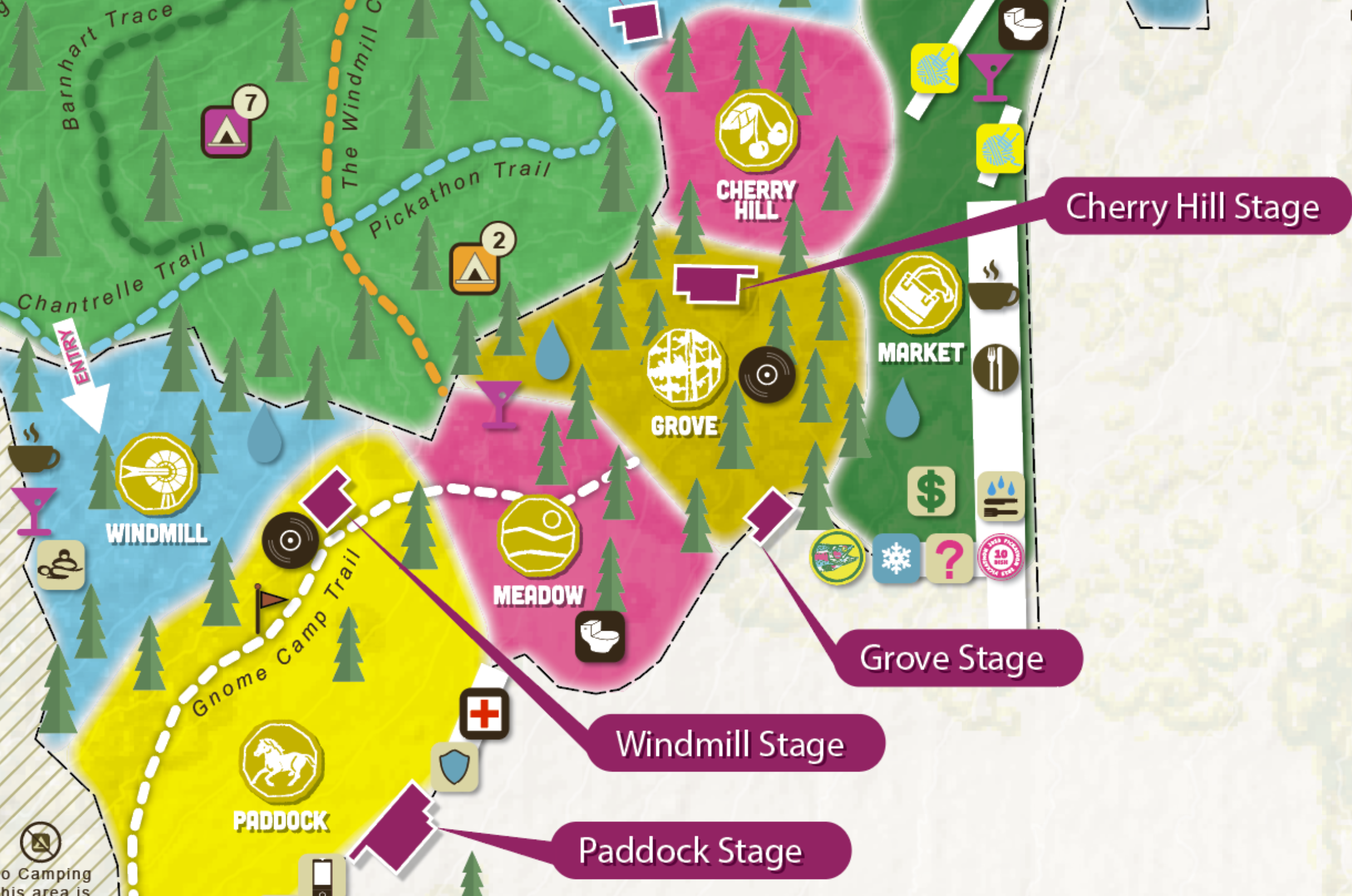
Task: Open the Windmill Stage label
Action: point(730,744)
